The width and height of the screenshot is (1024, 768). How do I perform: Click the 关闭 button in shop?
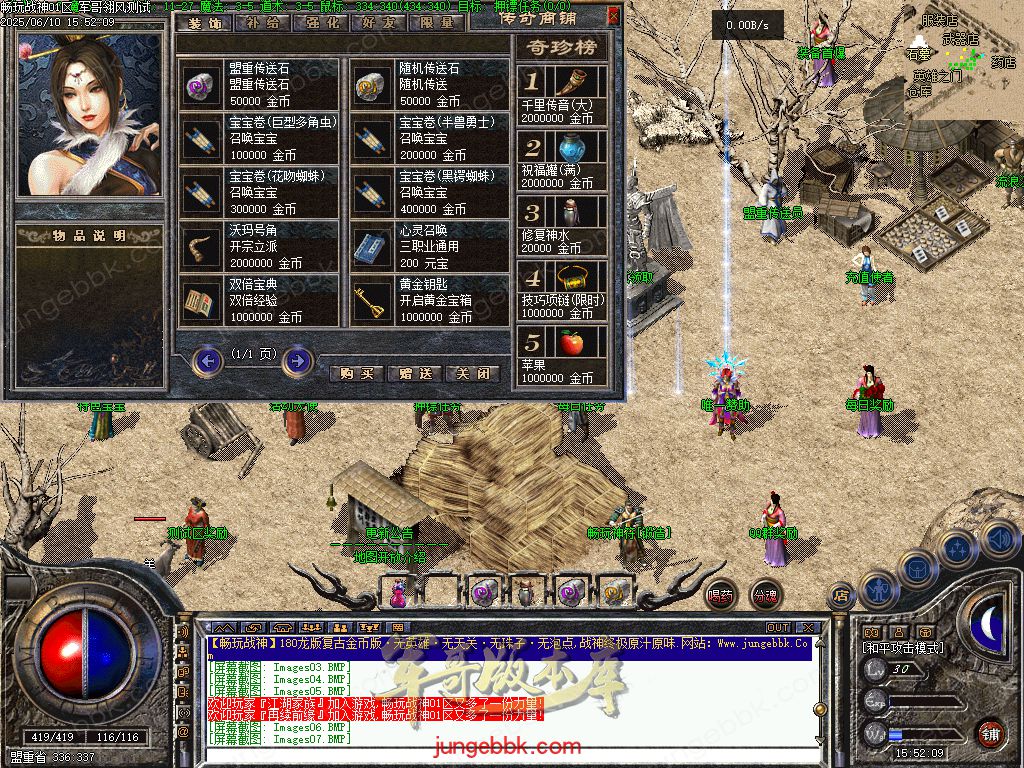pyautogui.click(x=472, y=373)
